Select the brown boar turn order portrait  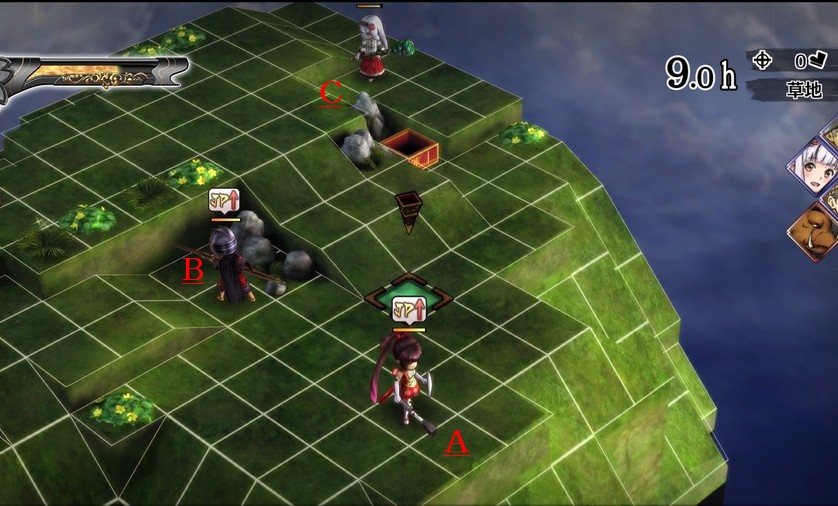[818, 232]
